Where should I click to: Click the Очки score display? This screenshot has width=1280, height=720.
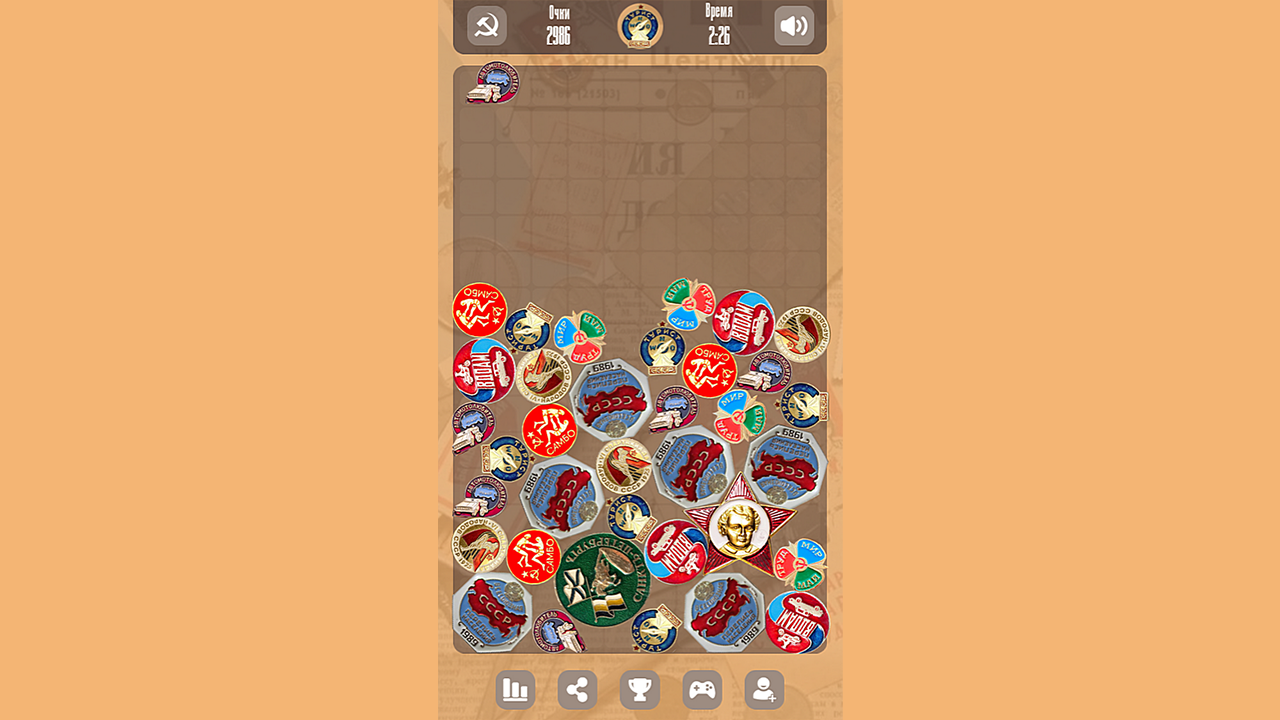(558, 26)
